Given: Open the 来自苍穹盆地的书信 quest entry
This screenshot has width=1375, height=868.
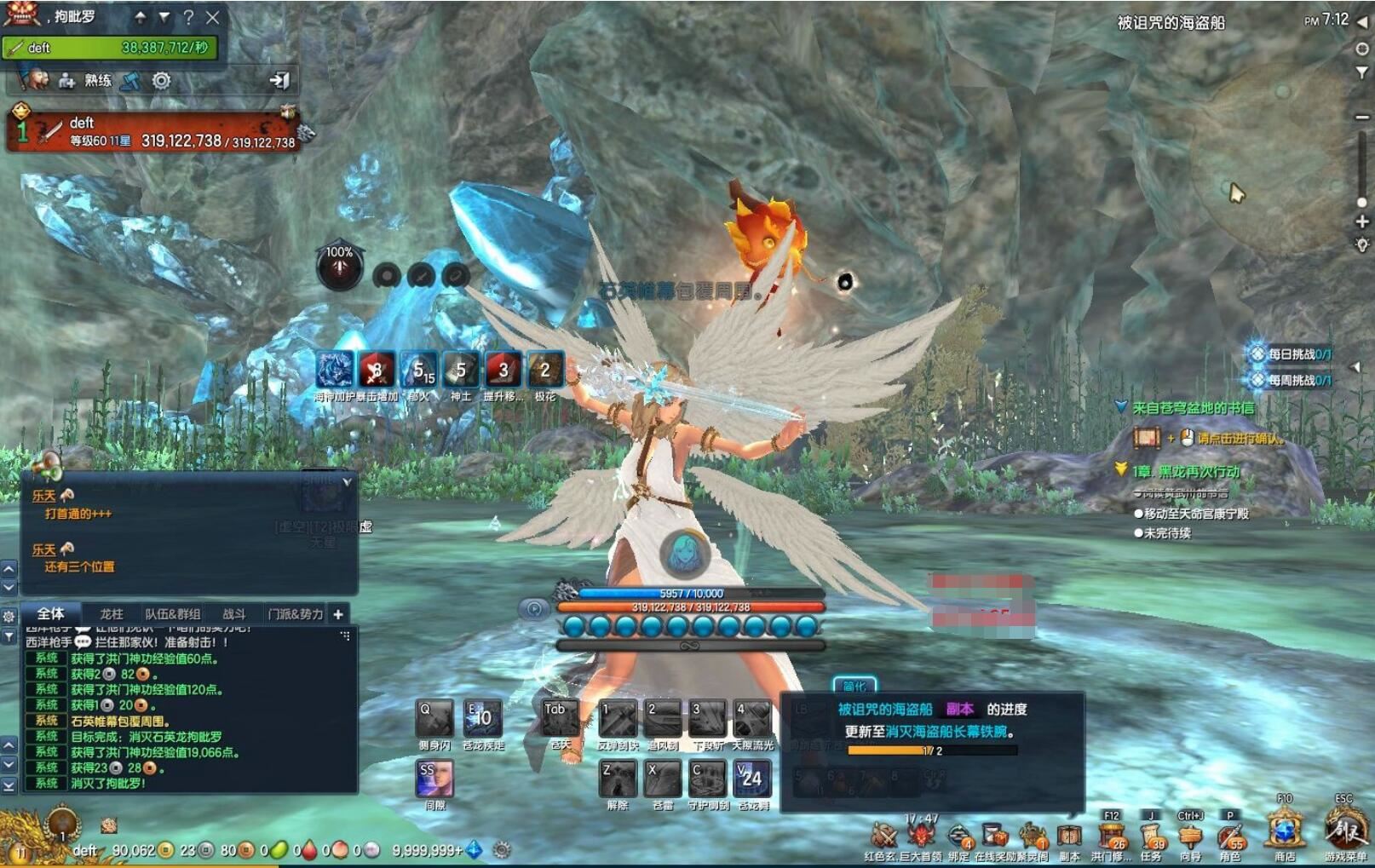Looking at the screenshot, I should (x=1193, y=408).
